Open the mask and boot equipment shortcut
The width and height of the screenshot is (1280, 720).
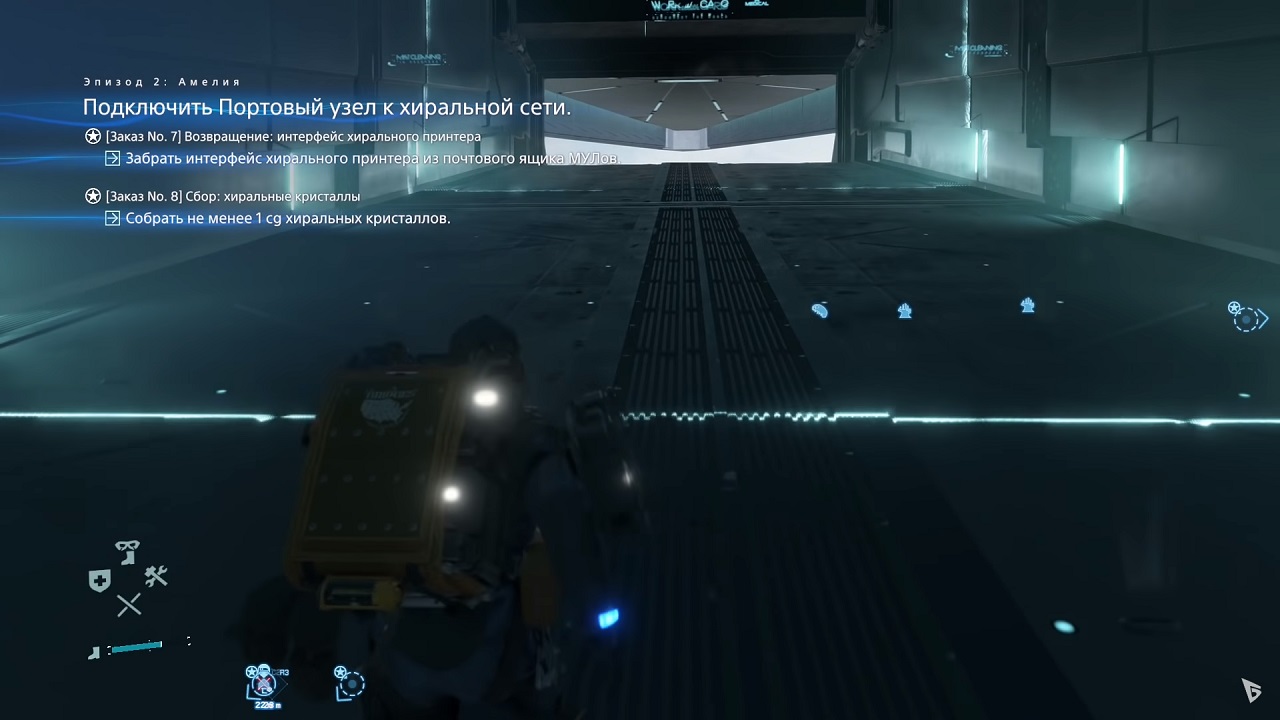point(127,552)
